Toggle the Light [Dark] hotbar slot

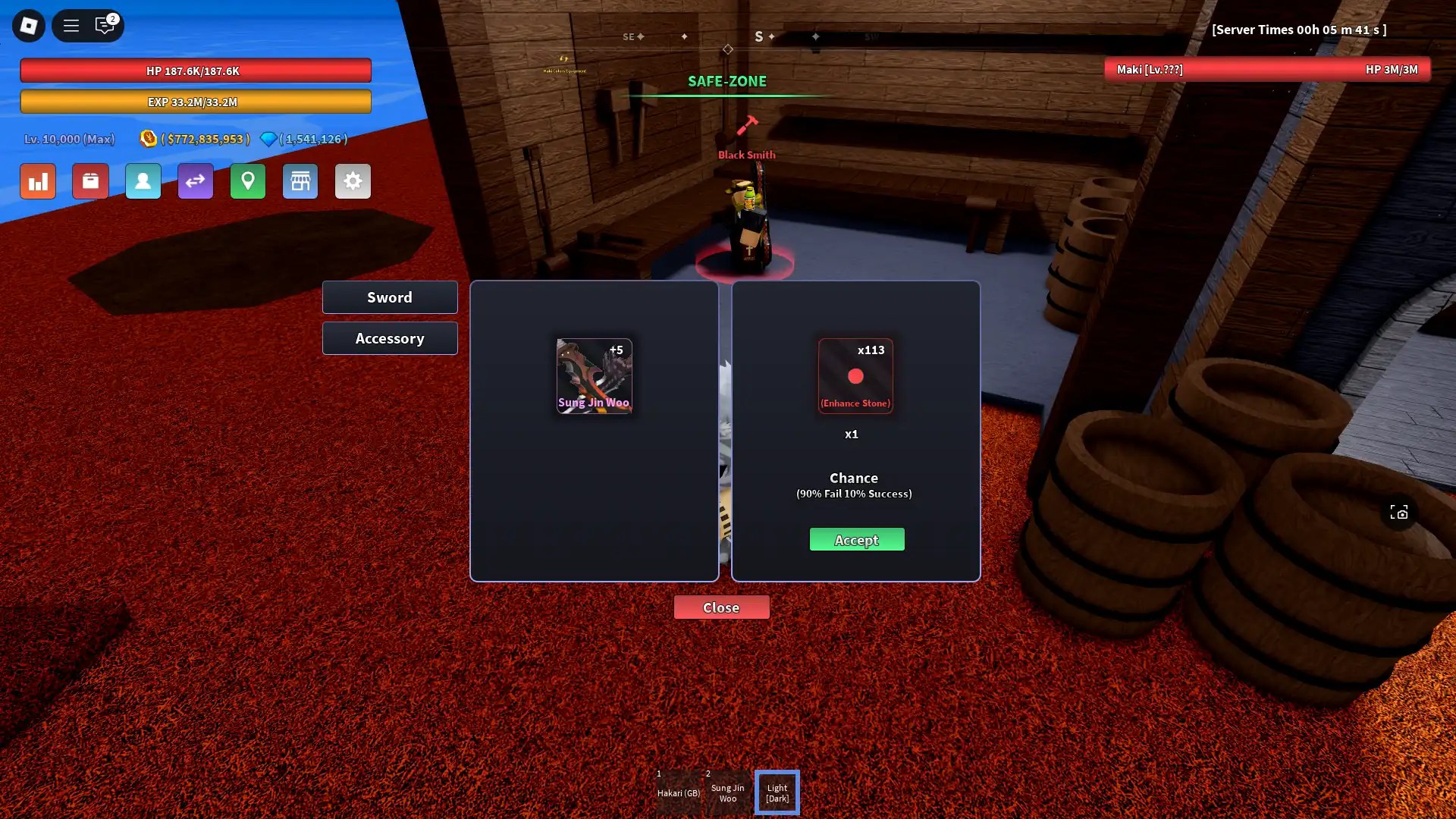pos(777,792)
